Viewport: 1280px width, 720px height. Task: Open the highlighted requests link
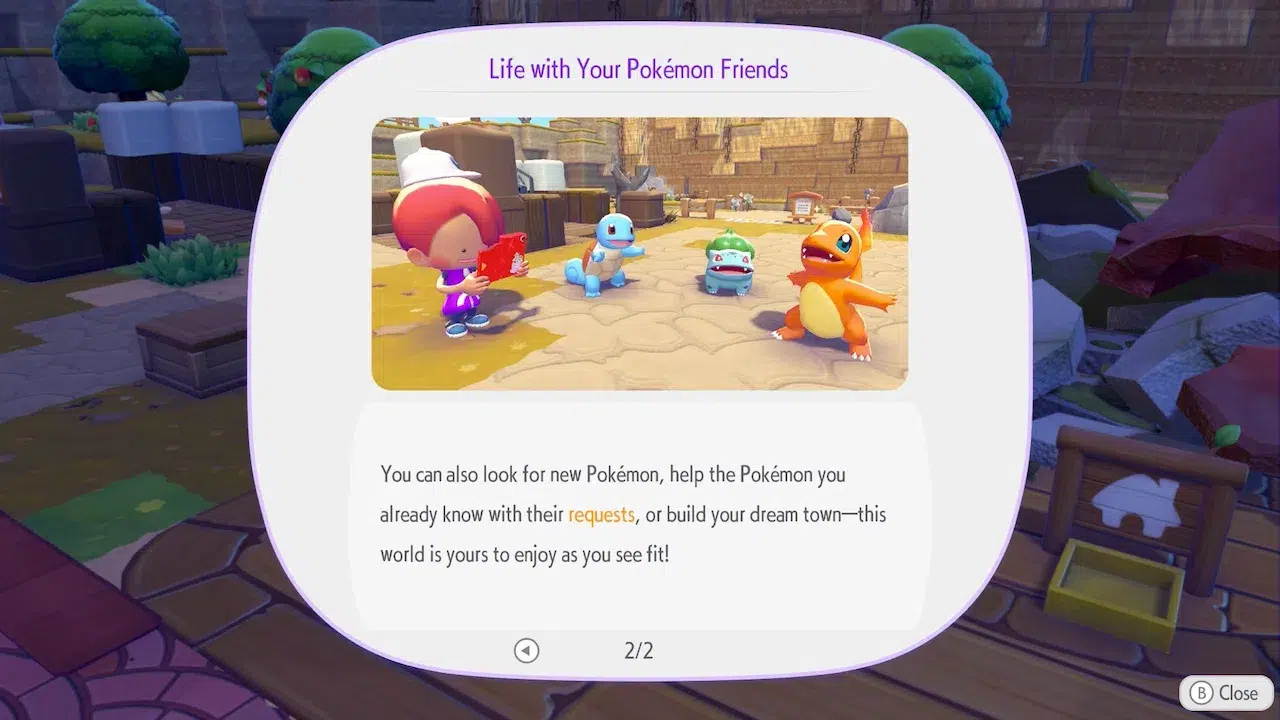(x=601, y=515)
